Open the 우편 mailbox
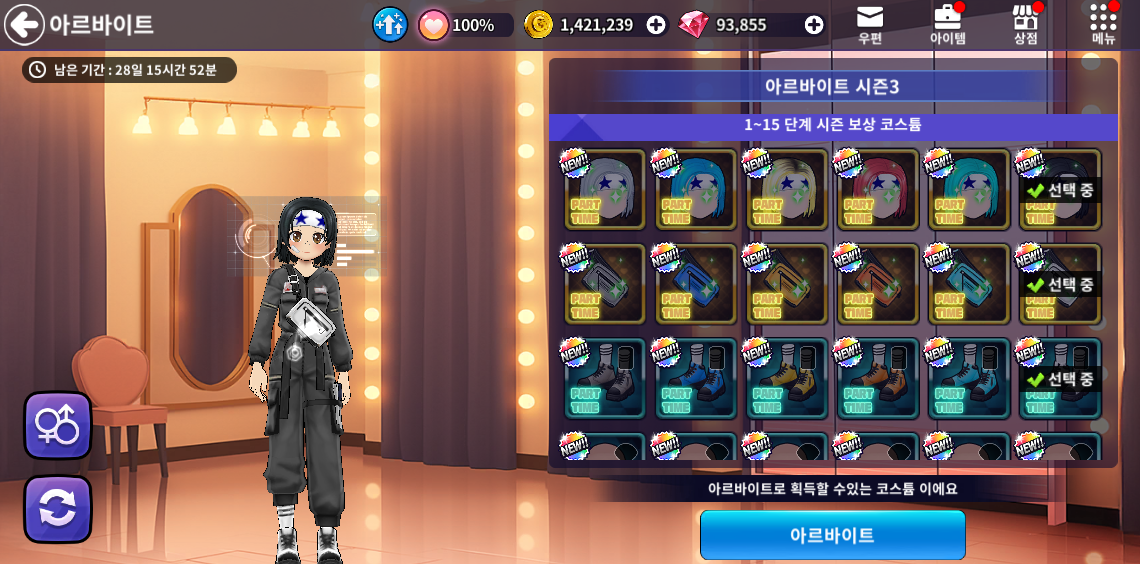This screenshot has height=564, width=1140. (870, 24)
